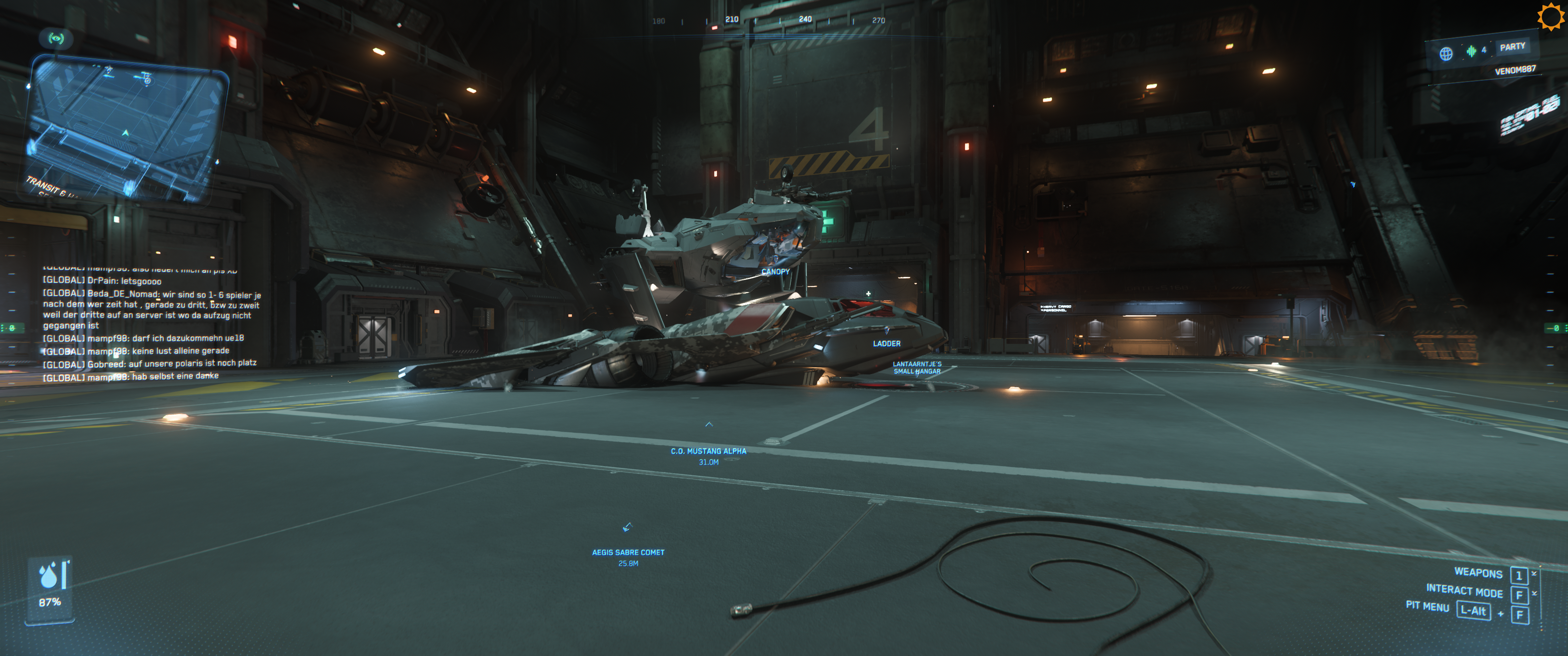This screenshot has height=656, width=1568.
Task: Select the C.O. Mustang Alpha ship marker
Action: (708, 451)
